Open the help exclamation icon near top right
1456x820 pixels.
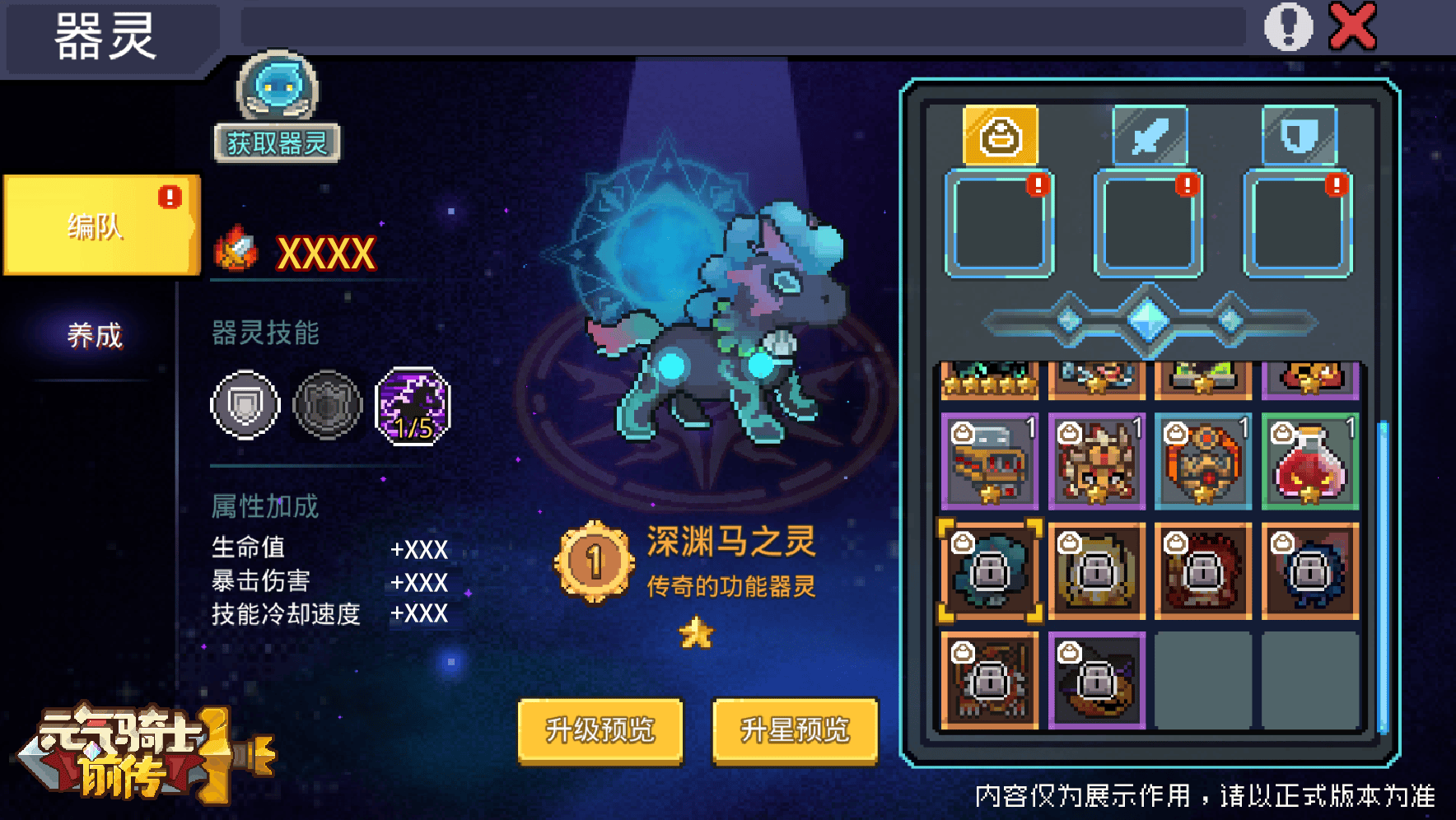(1289, 25)
